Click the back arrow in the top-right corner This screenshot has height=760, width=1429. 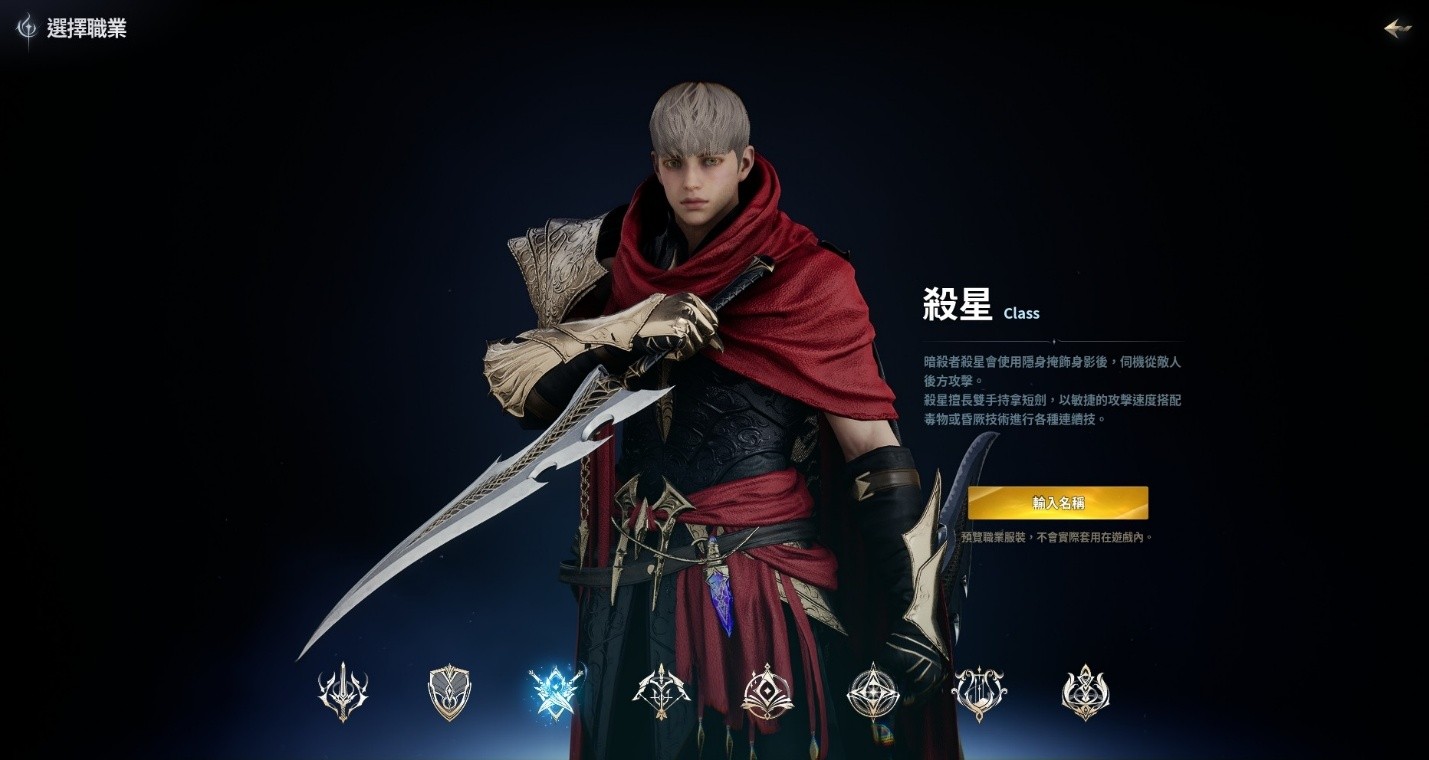point(1396,28)
